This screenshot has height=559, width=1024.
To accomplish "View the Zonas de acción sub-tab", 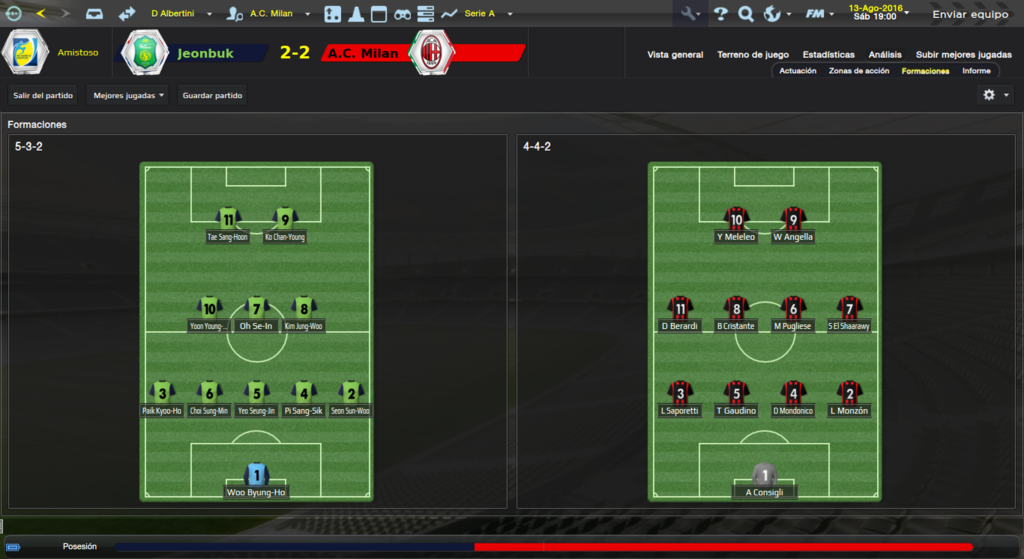I will (x=859, y=71).
